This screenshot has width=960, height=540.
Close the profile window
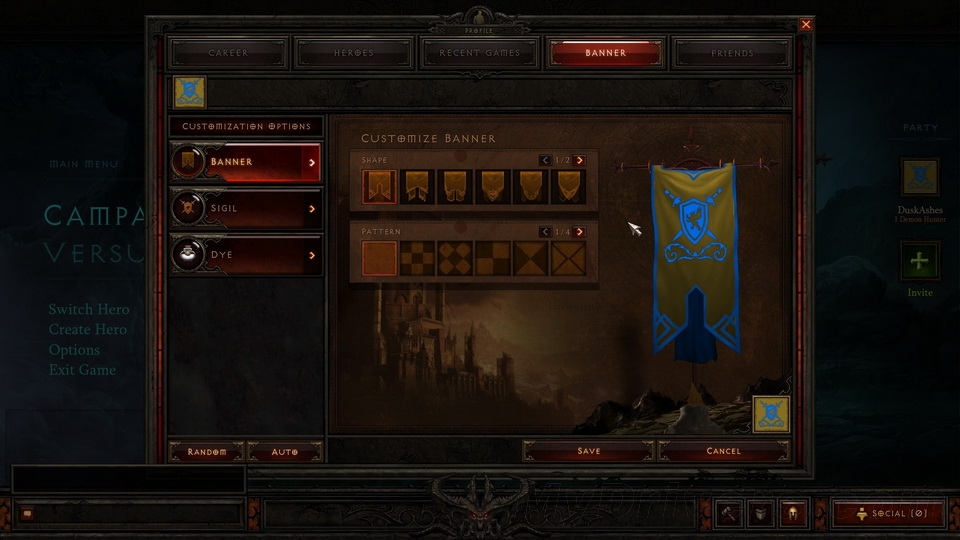(x=806, y=24)
